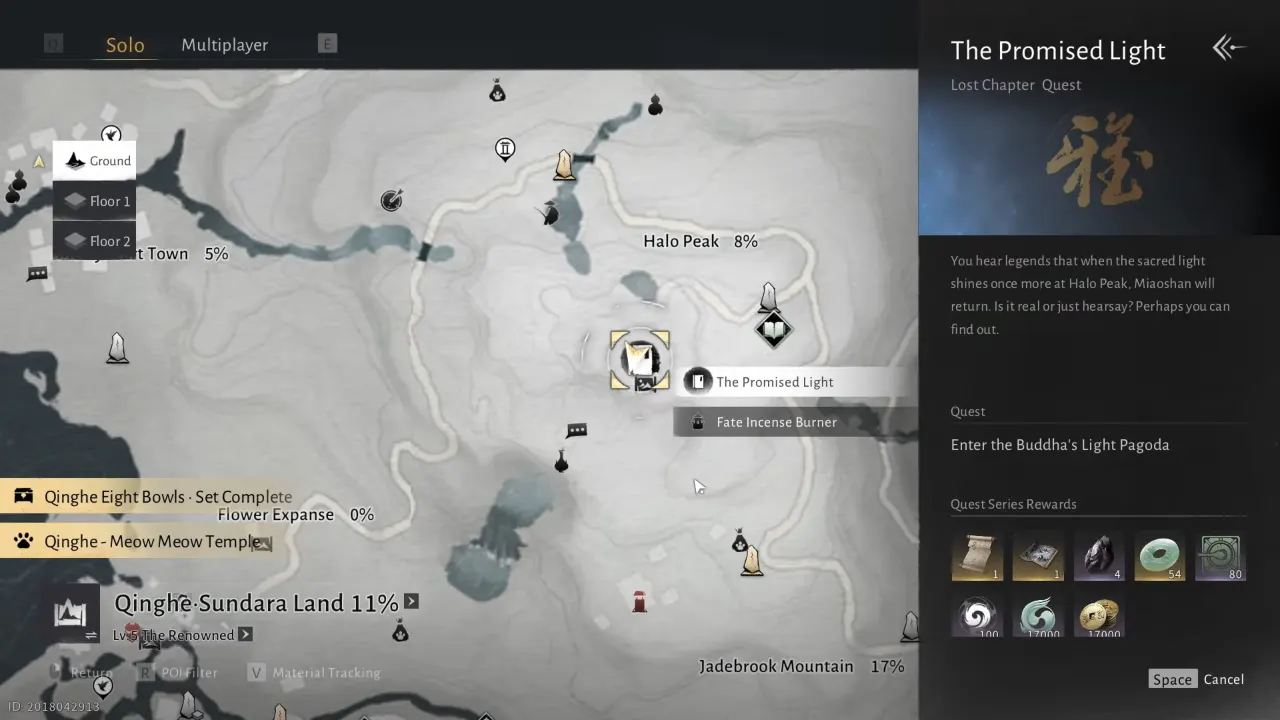Select the jade ring reward item

click(x=1160, y=556)
